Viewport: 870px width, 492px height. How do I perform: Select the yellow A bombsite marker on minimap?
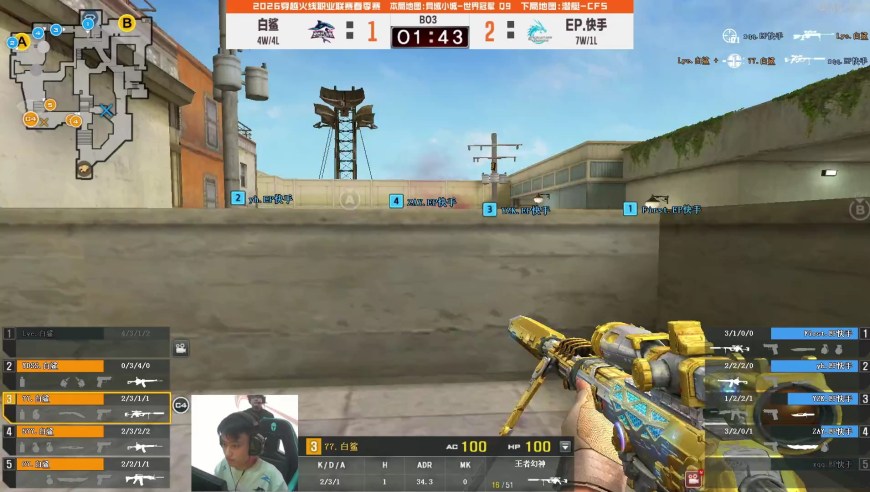13,42
